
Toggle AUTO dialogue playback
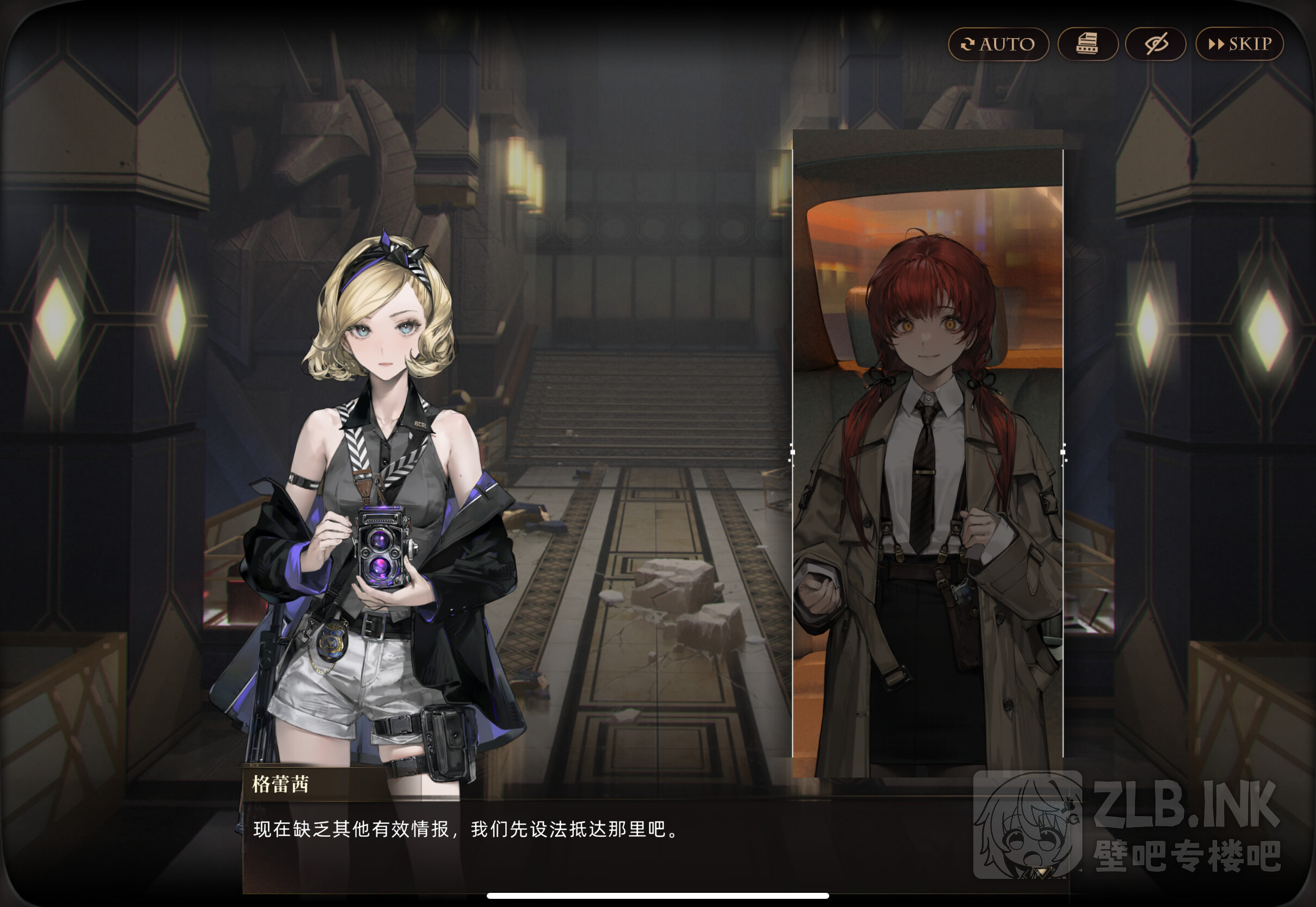(998, 45)
